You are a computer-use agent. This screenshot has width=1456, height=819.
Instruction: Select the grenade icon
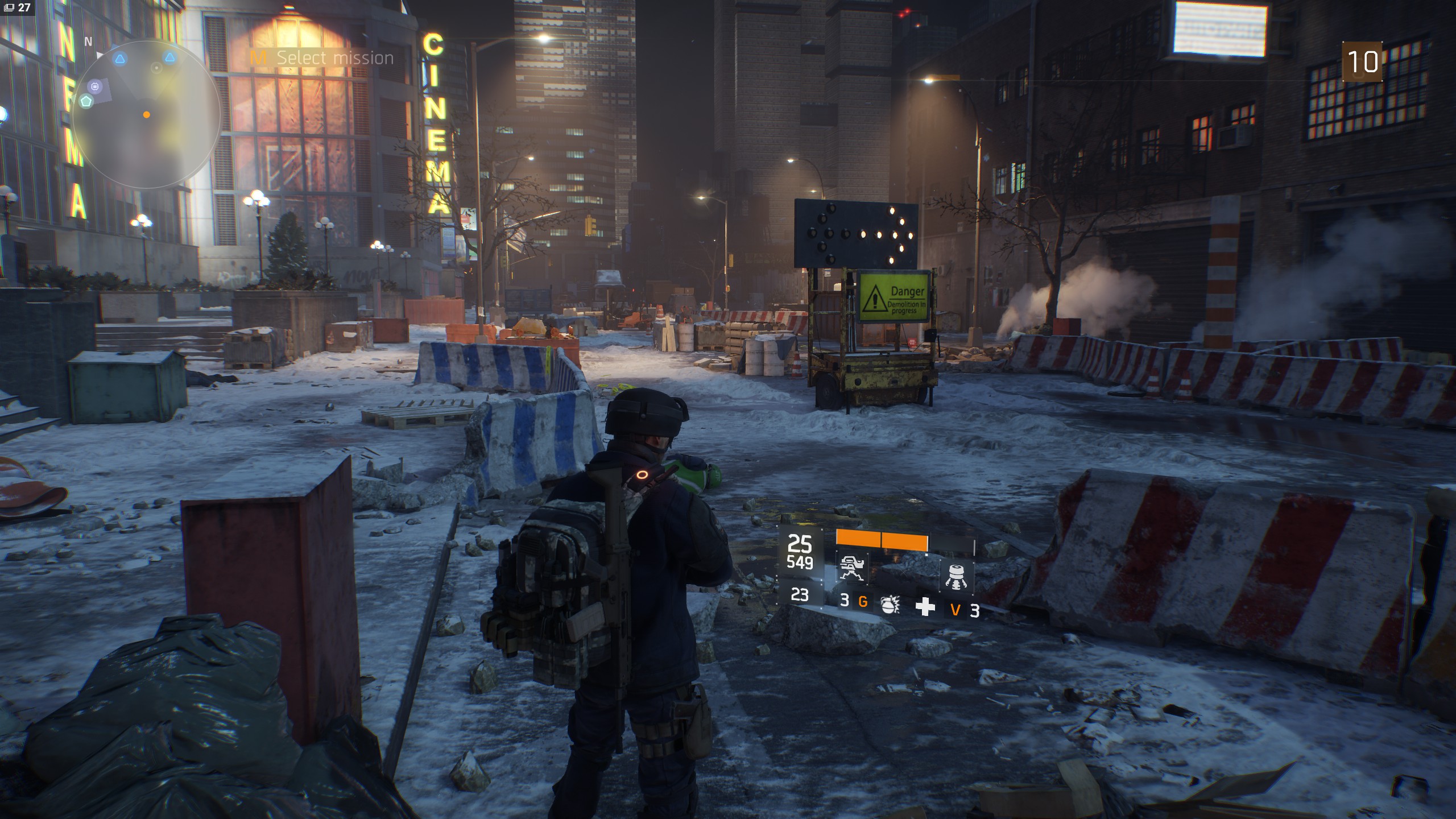click(889, 606)
